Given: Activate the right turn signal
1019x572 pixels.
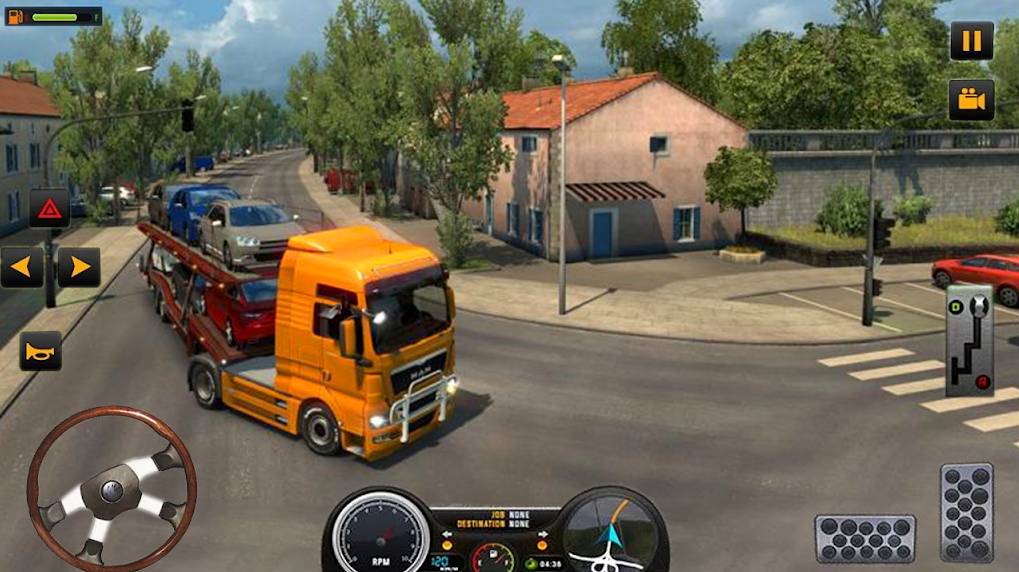Looking at the screenshot, I should click(78, 267).
